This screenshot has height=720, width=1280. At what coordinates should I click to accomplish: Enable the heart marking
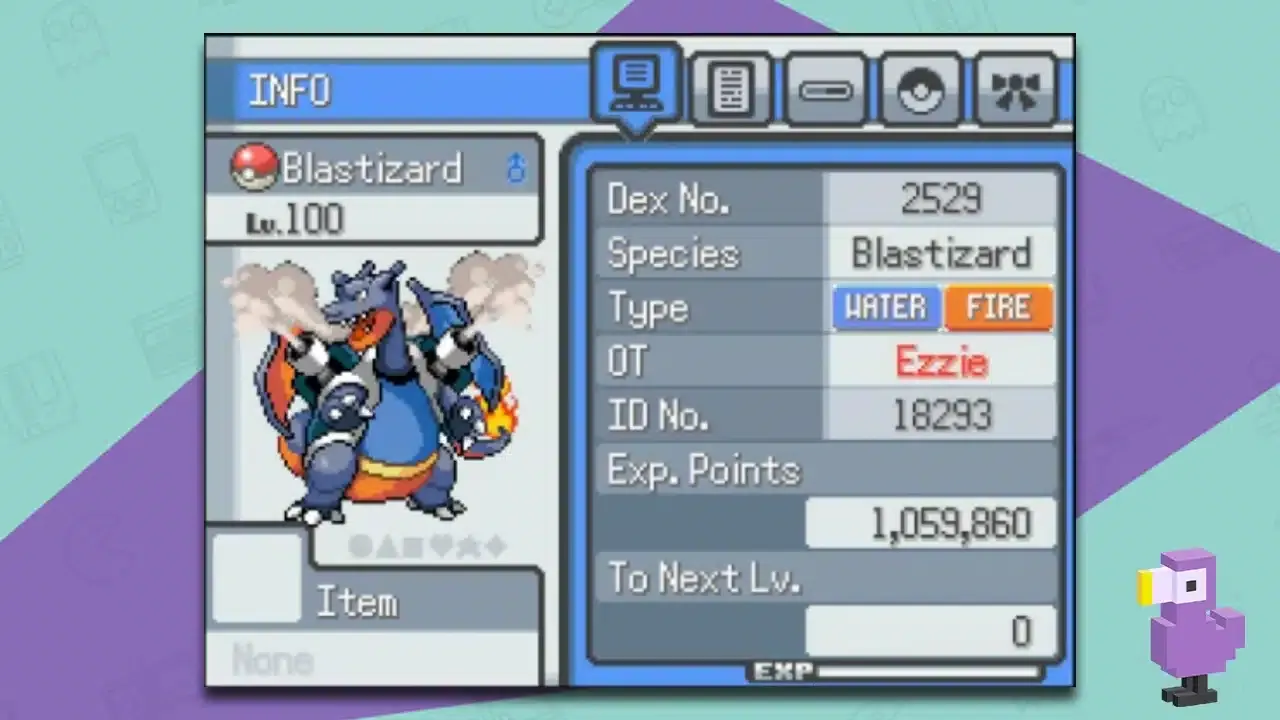[x=441, y=546]
